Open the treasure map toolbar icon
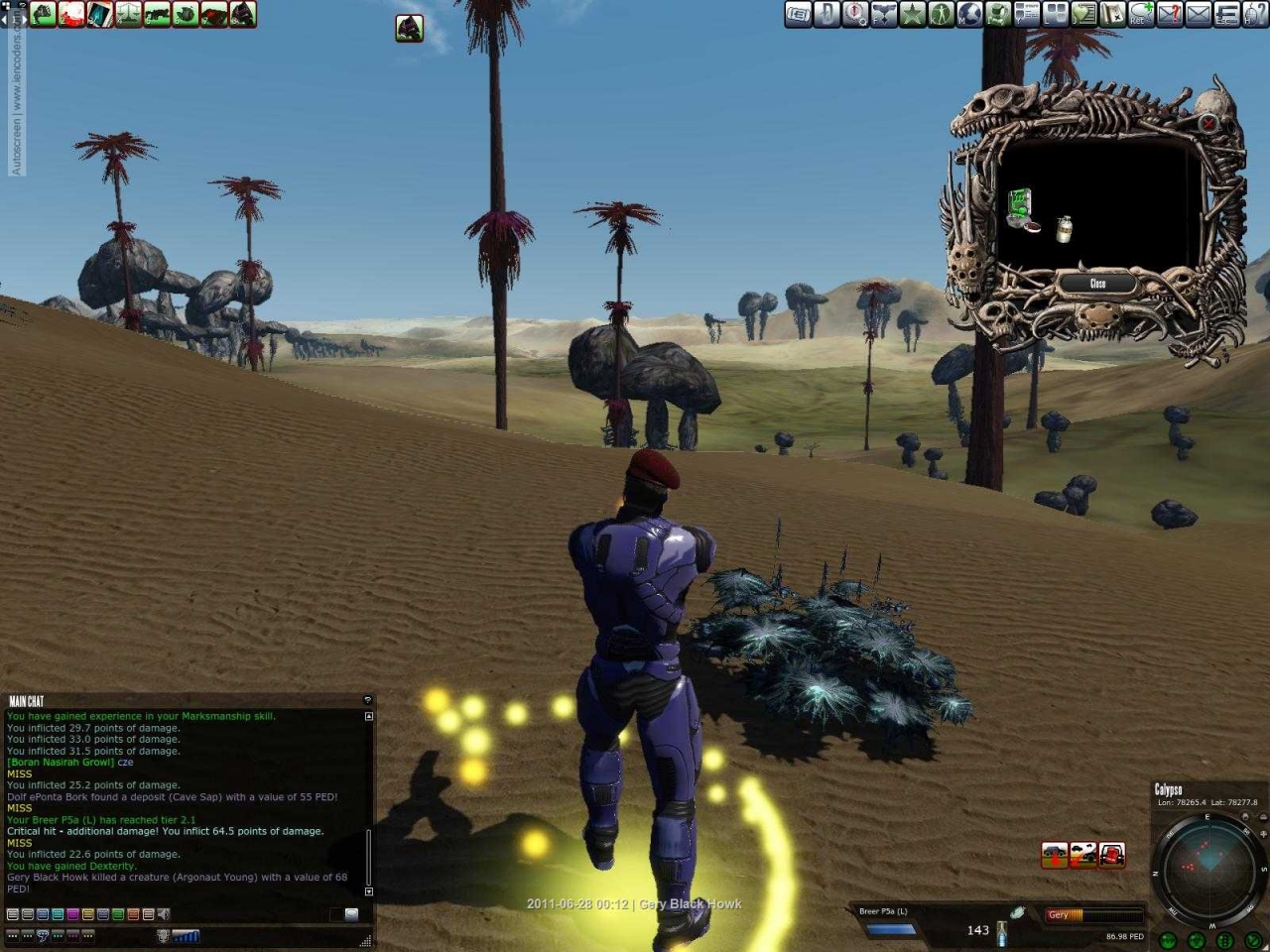Viewport: 1270px width, 952px height. tap(1112, 14)
